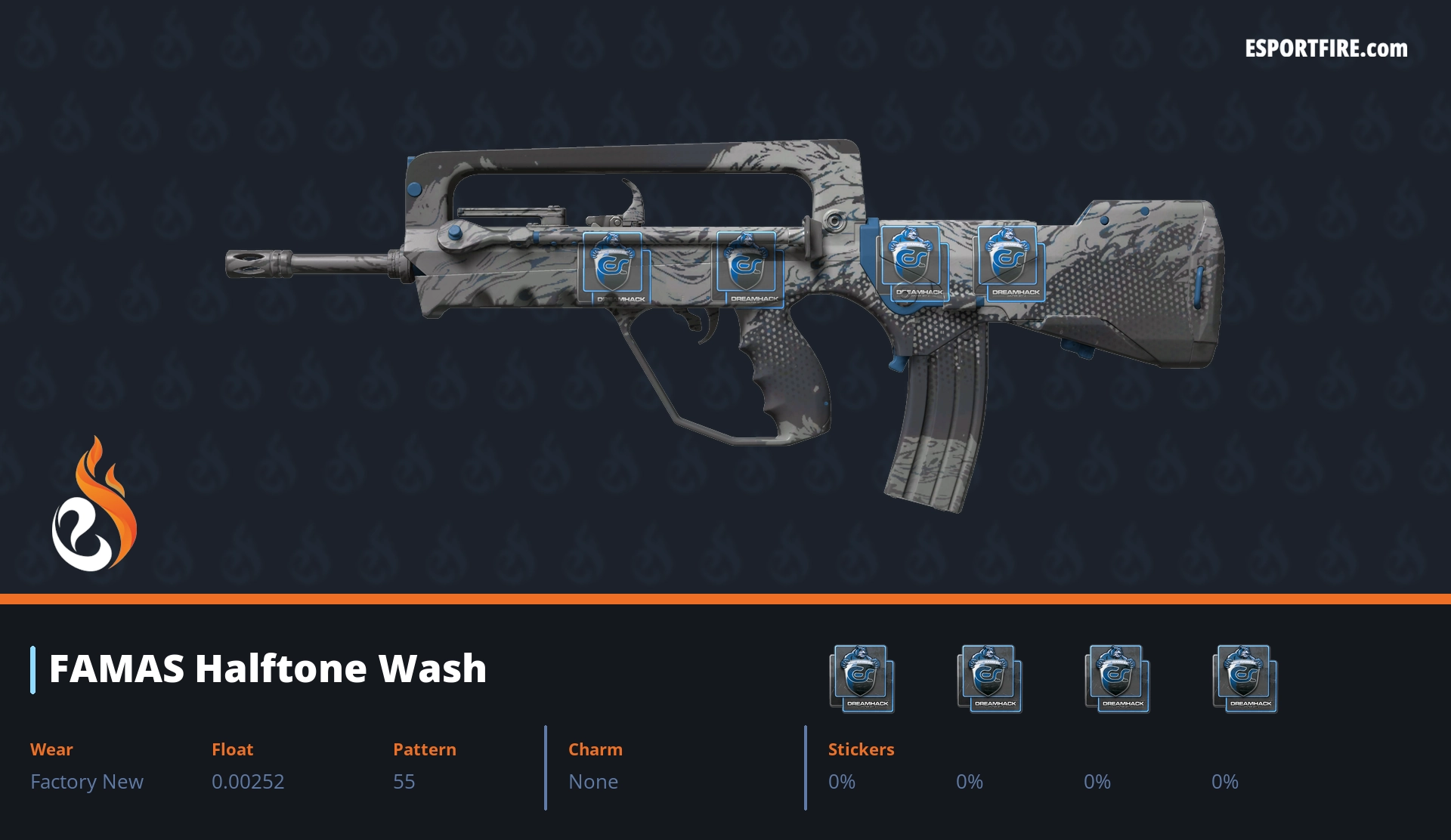Open the ESPORTFIRE.com site link
Screen dimensions: 1451x840
pyautogui.click(x=1326, y=49)
